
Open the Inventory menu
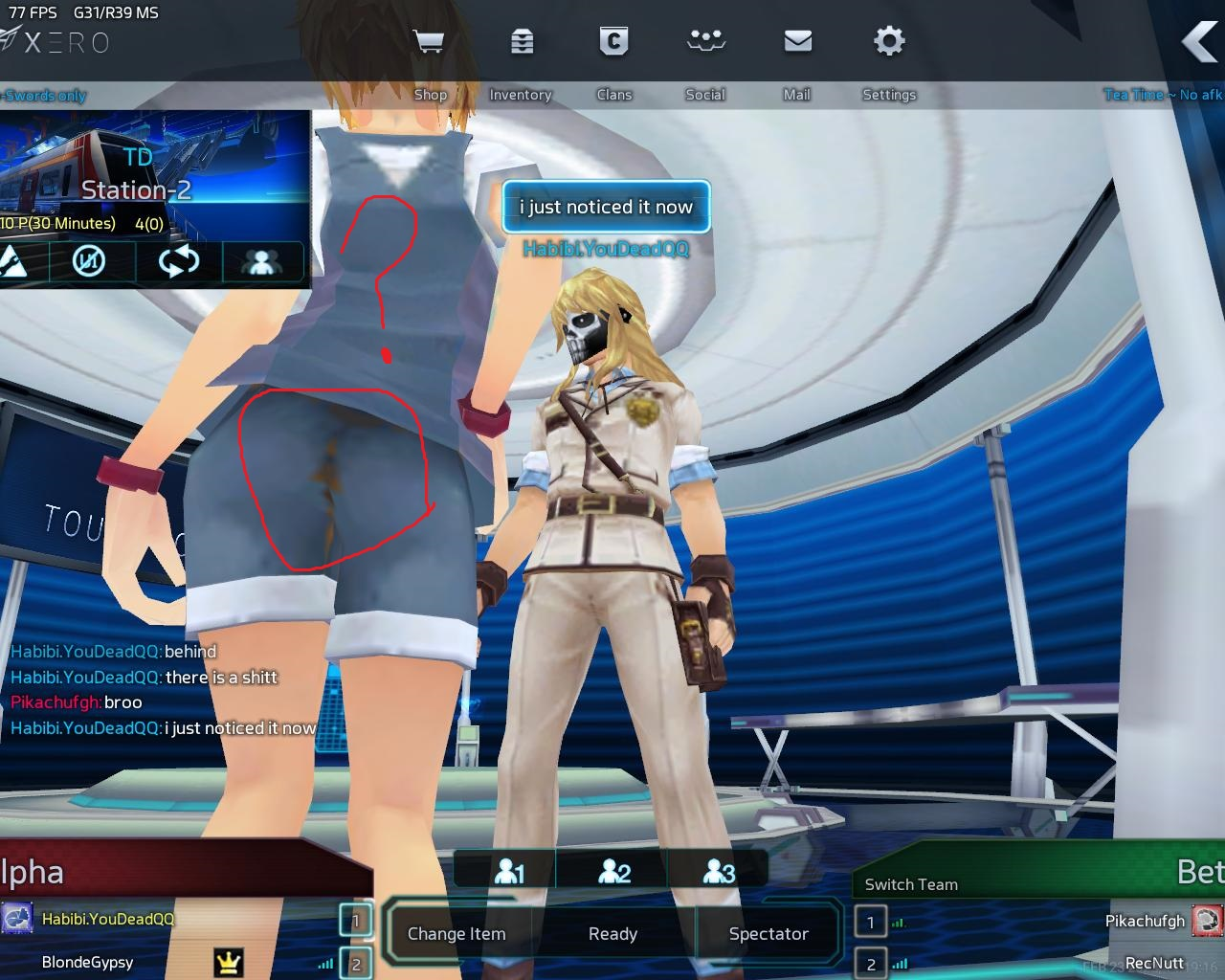tap(522, 42)
